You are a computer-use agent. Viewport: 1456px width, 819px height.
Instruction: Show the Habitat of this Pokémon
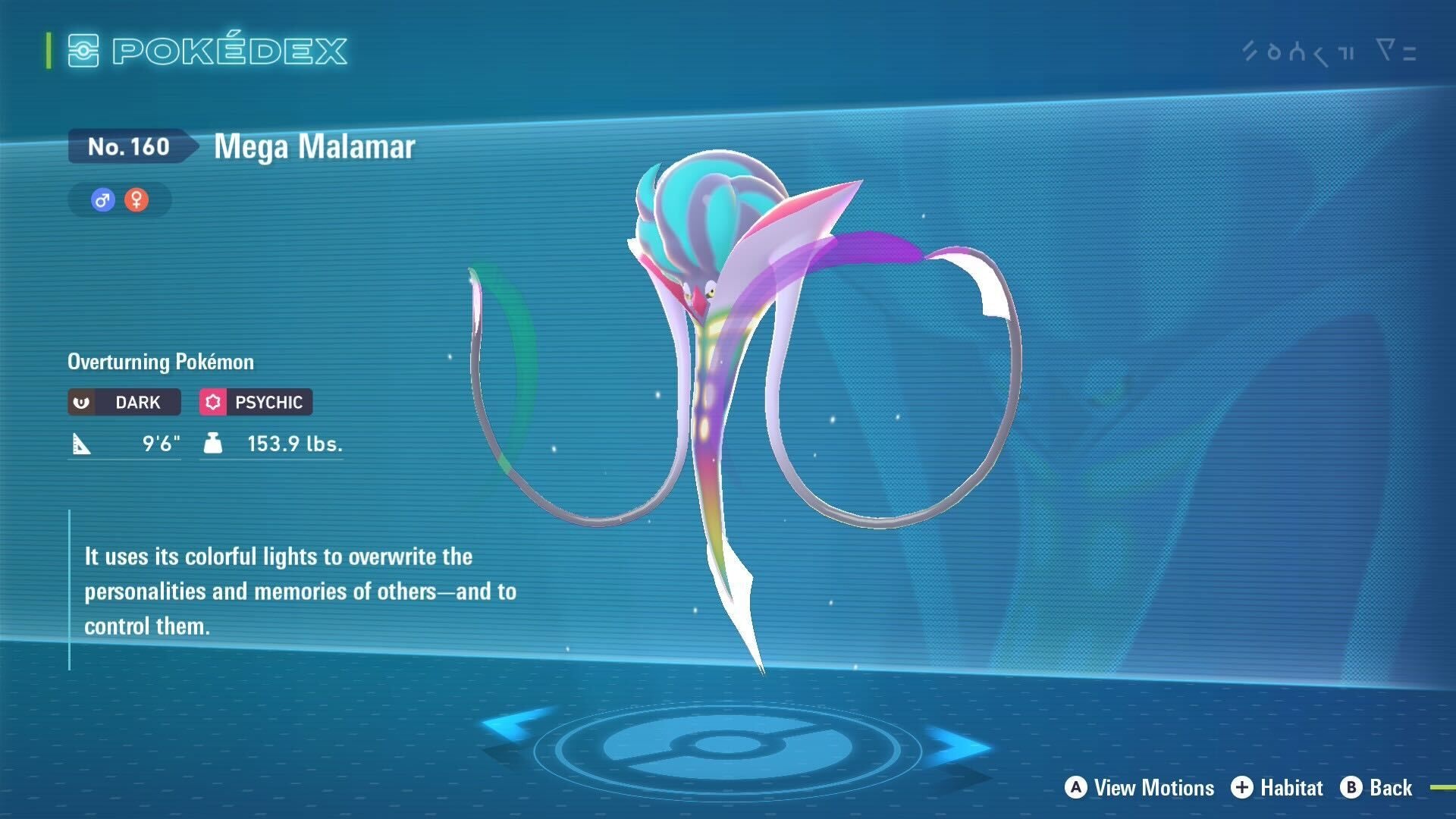[1277, 788]
